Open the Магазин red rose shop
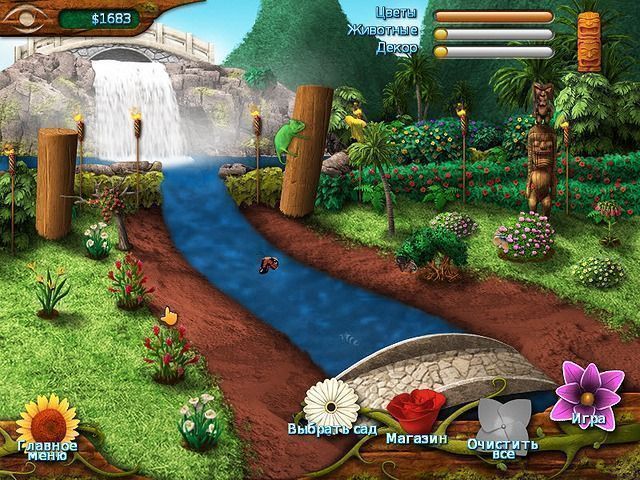 [x=416, y=412]
